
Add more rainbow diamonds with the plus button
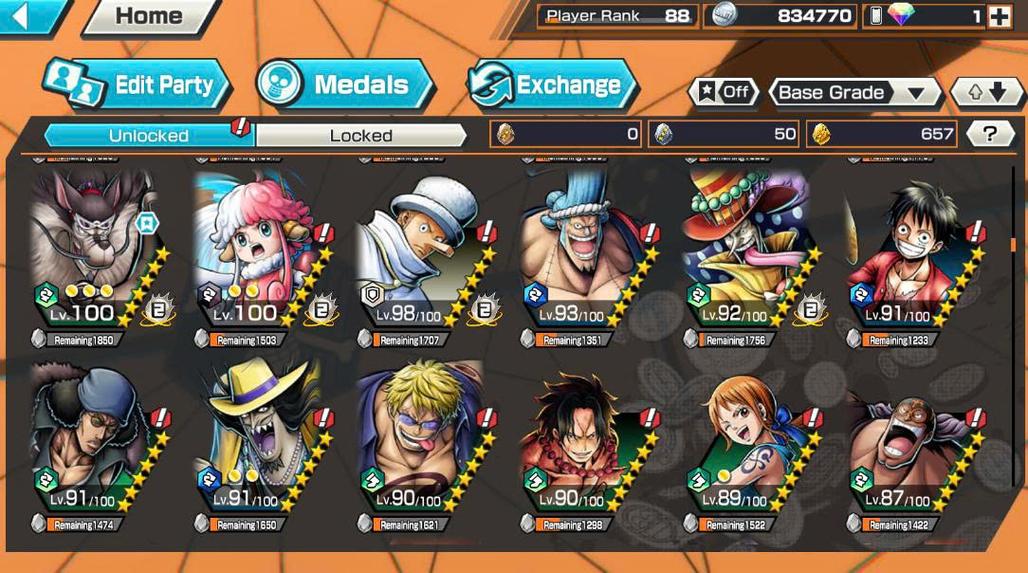tap(998, 16)
